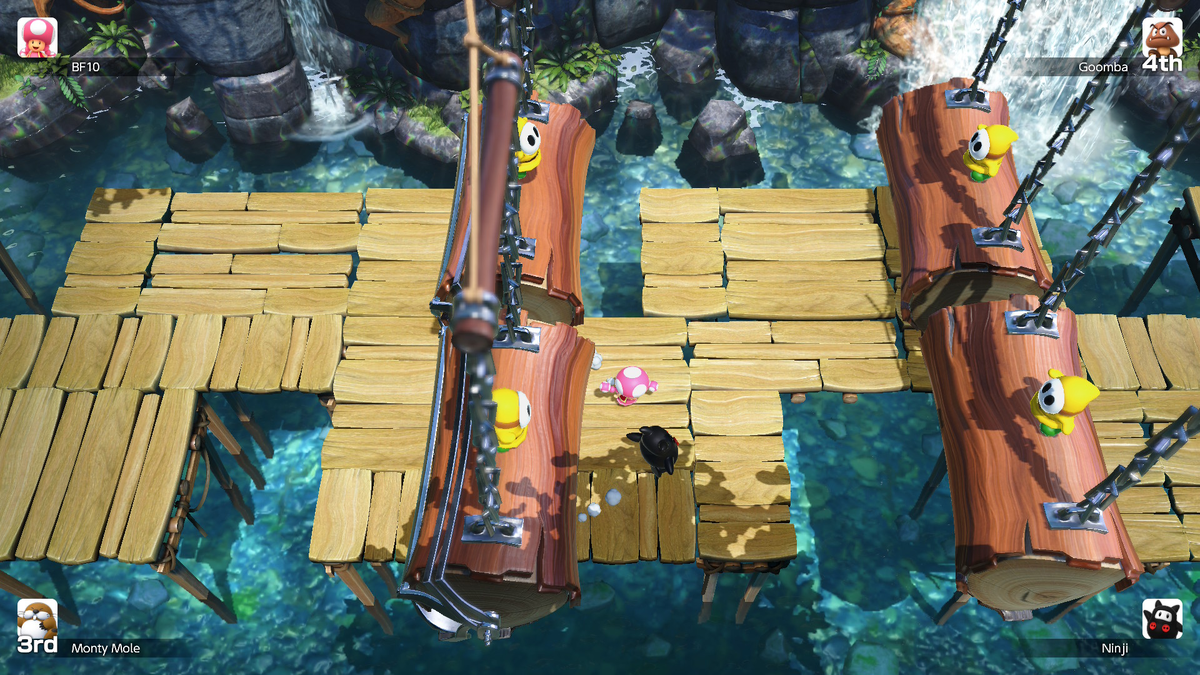Click the Ninji player portrait
Image resolution: width=1200 pixels, height=675 pixels.
pyautogui.click(x=1162, y=618)
